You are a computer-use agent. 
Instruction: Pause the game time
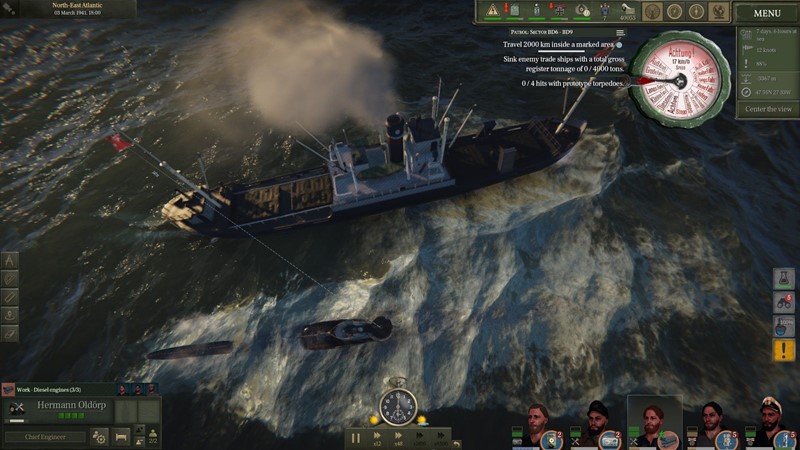pos(356,437)
